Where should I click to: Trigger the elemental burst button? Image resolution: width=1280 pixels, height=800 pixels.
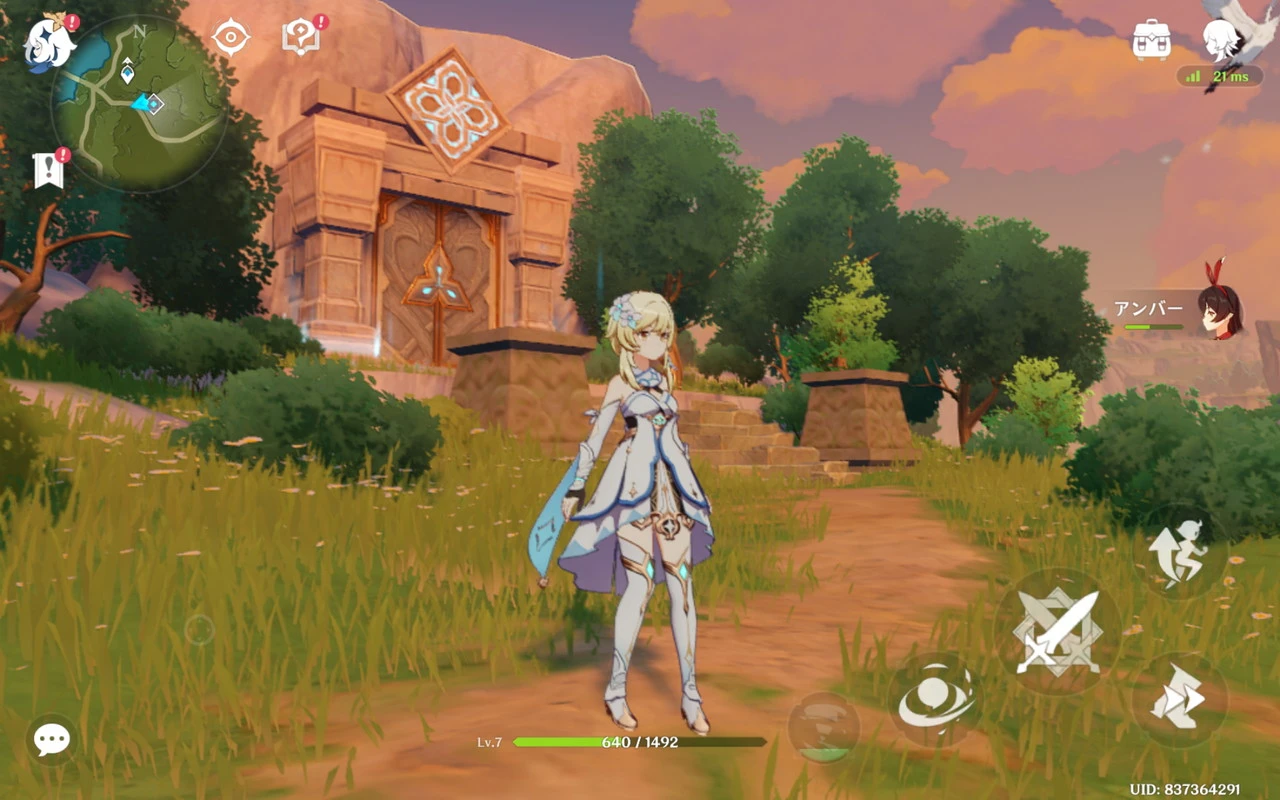point(823,727)
